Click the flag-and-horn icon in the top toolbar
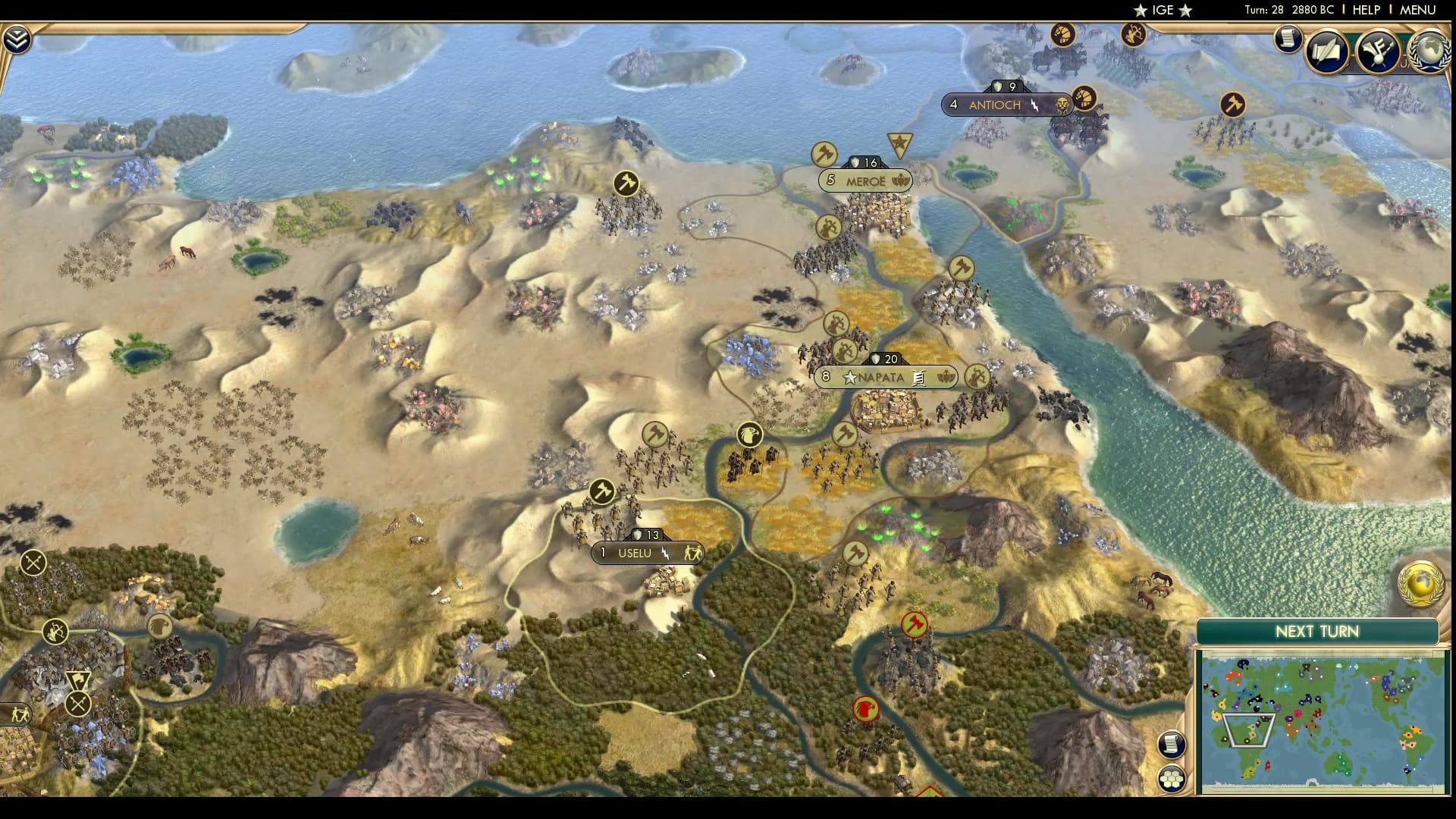 pos(1379,49)
